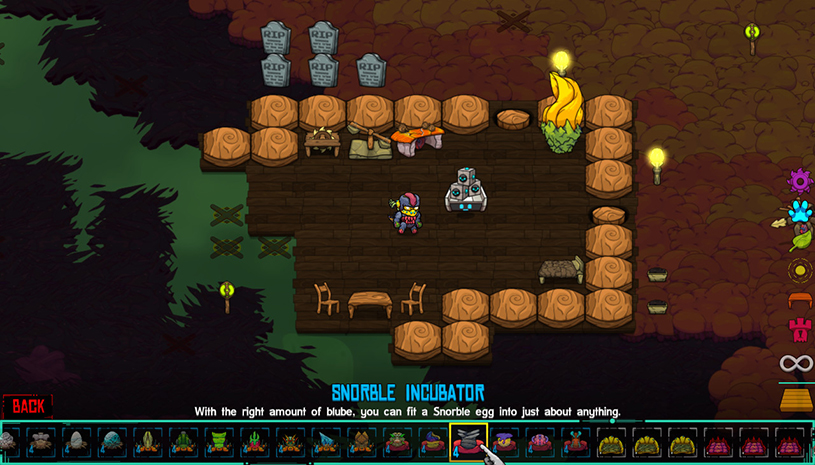Choose the grey speckled egg incubator slot
The height and width of the screenshot is (465, 815).
(76, 441)
